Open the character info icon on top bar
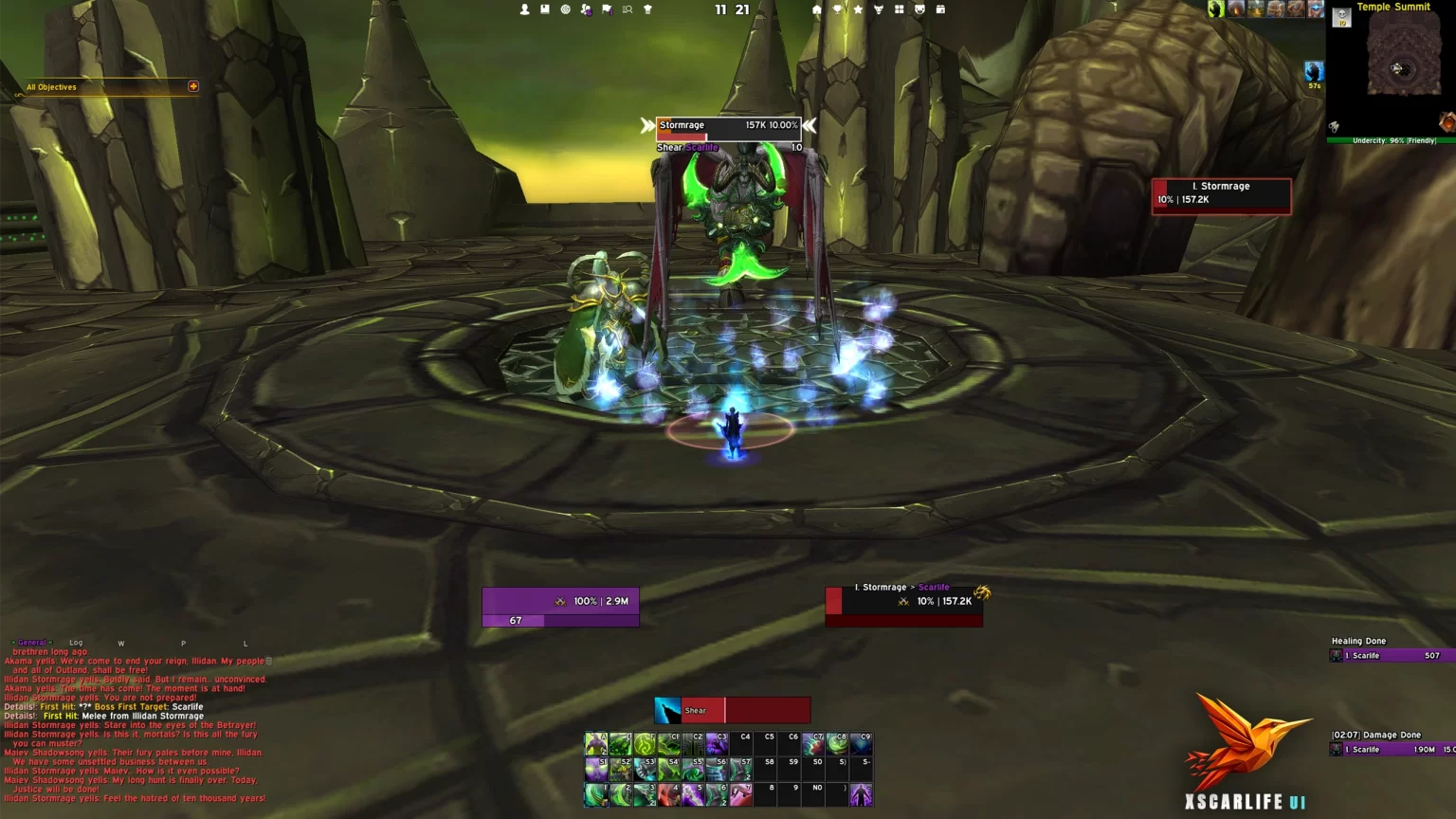 (524, 9)
